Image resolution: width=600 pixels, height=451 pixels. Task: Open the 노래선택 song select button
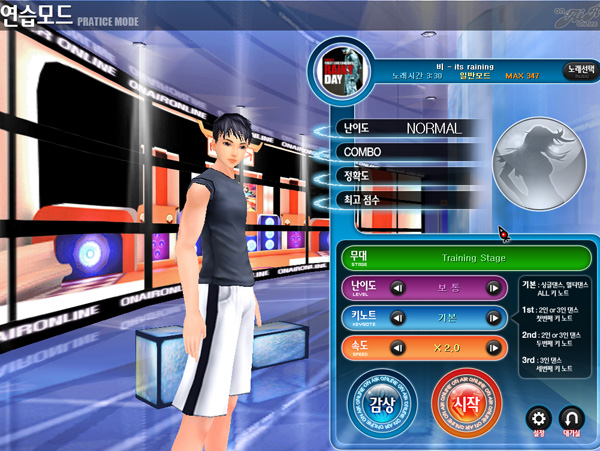[x=577, y=72]
